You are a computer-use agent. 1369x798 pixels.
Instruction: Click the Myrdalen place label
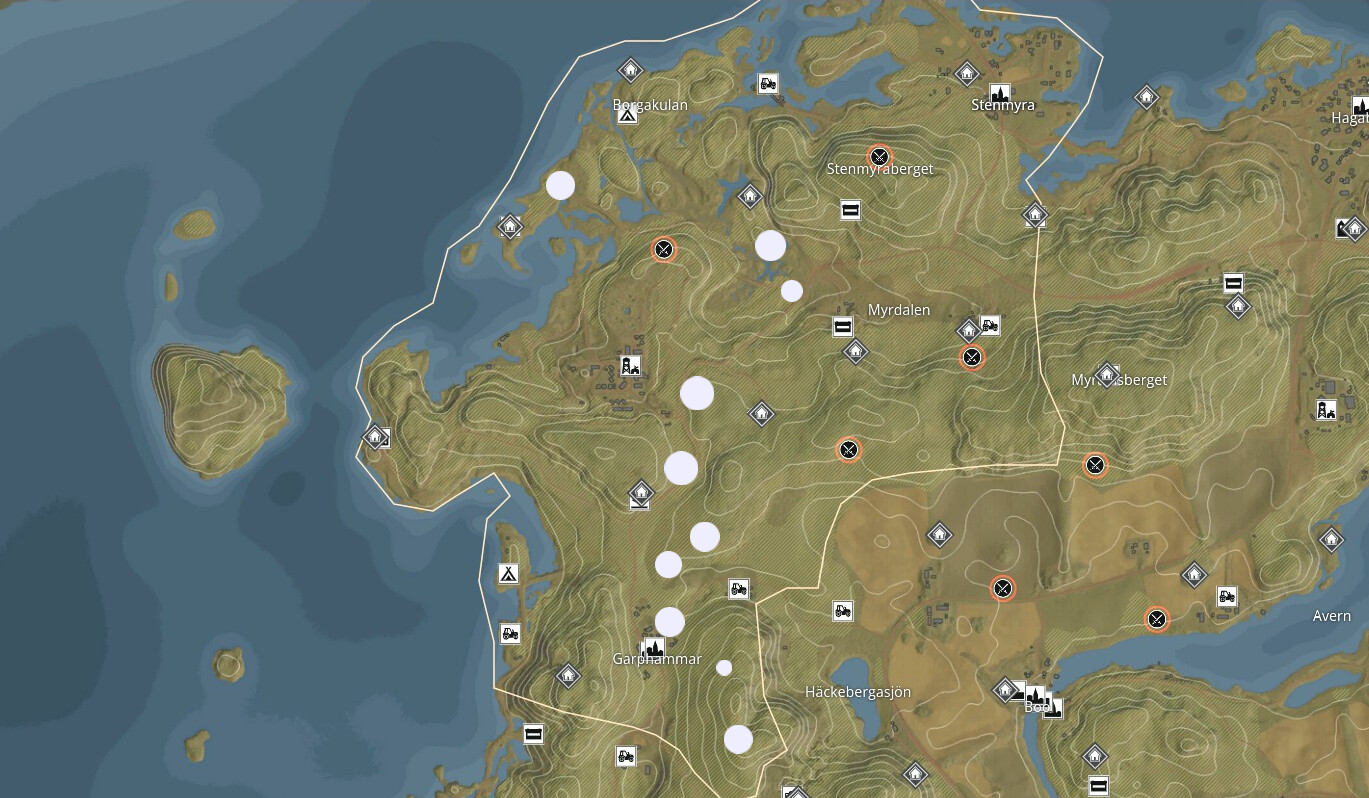[897, 310]
